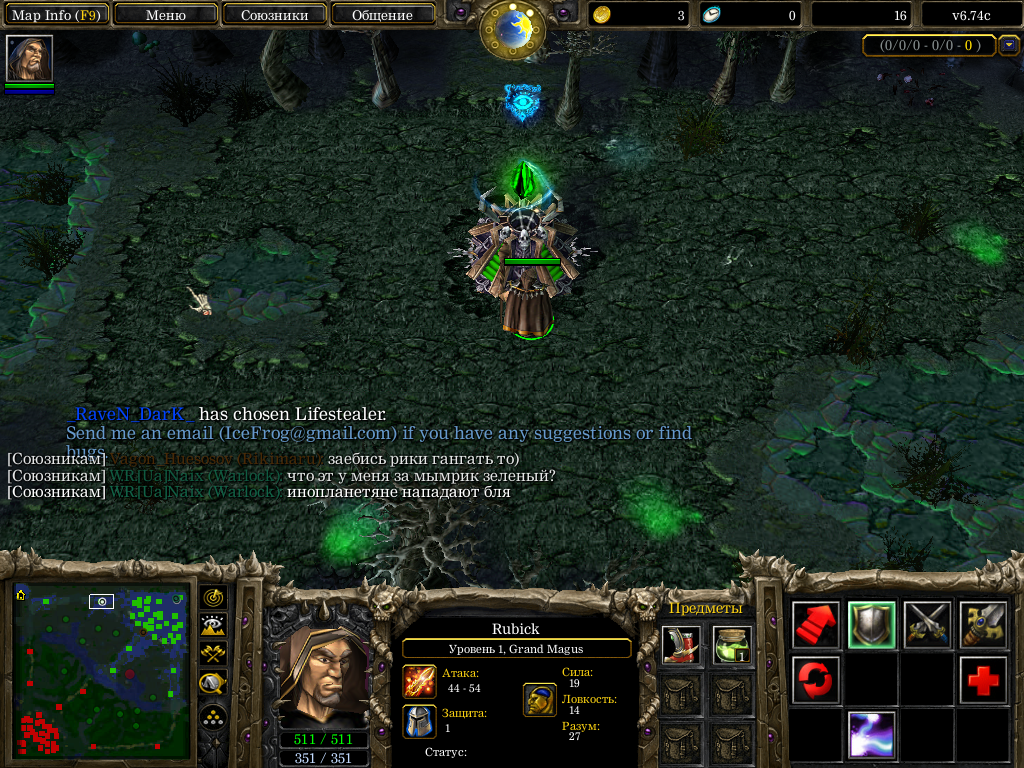Toggle creep camp display magnifier button

(x=213, y=684)
